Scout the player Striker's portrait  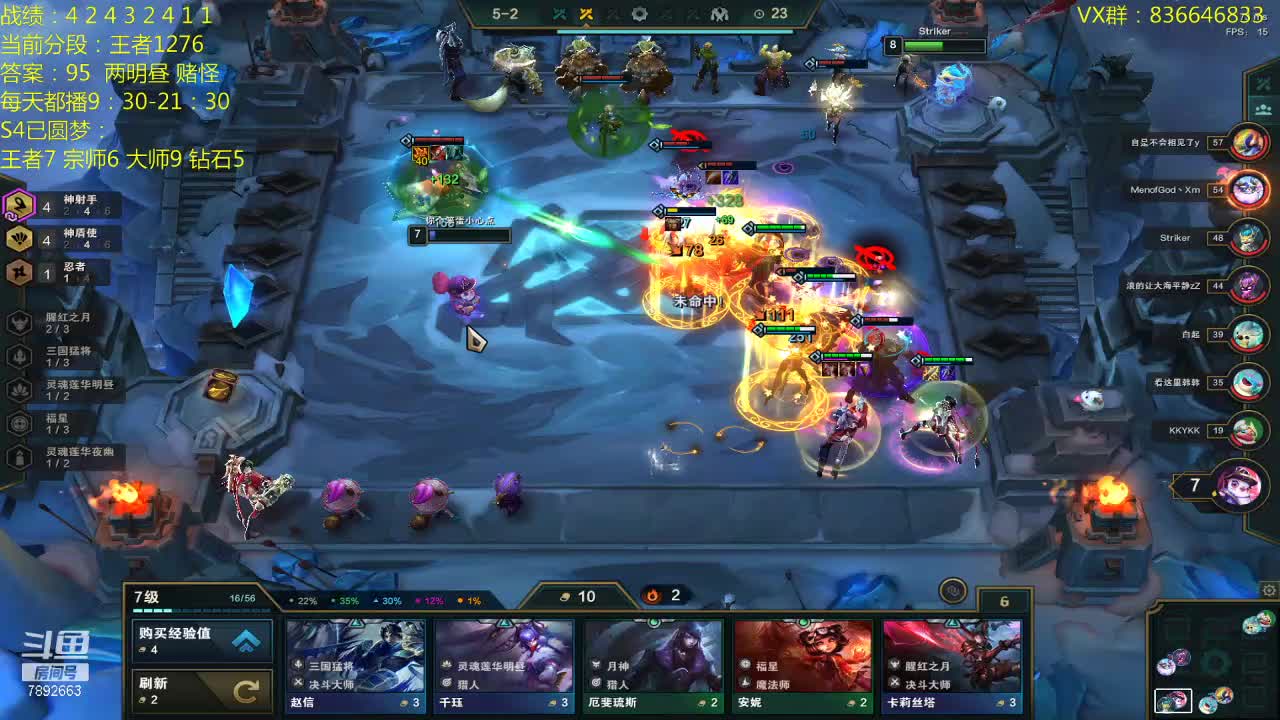pos(1247,238)
